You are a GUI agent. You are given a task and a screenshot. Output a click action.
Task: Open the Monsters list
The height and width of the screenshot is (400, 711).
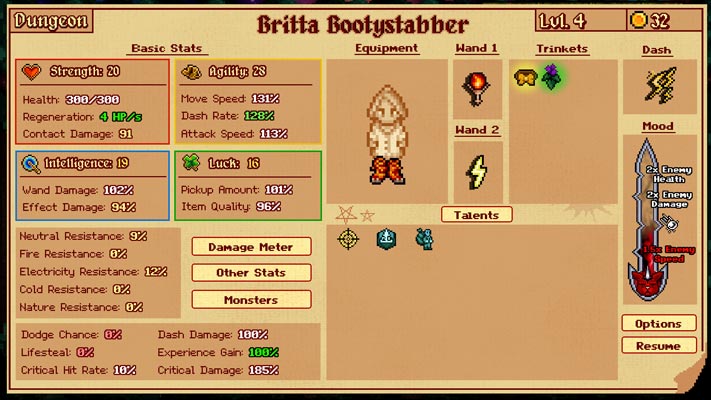point(251,299)
